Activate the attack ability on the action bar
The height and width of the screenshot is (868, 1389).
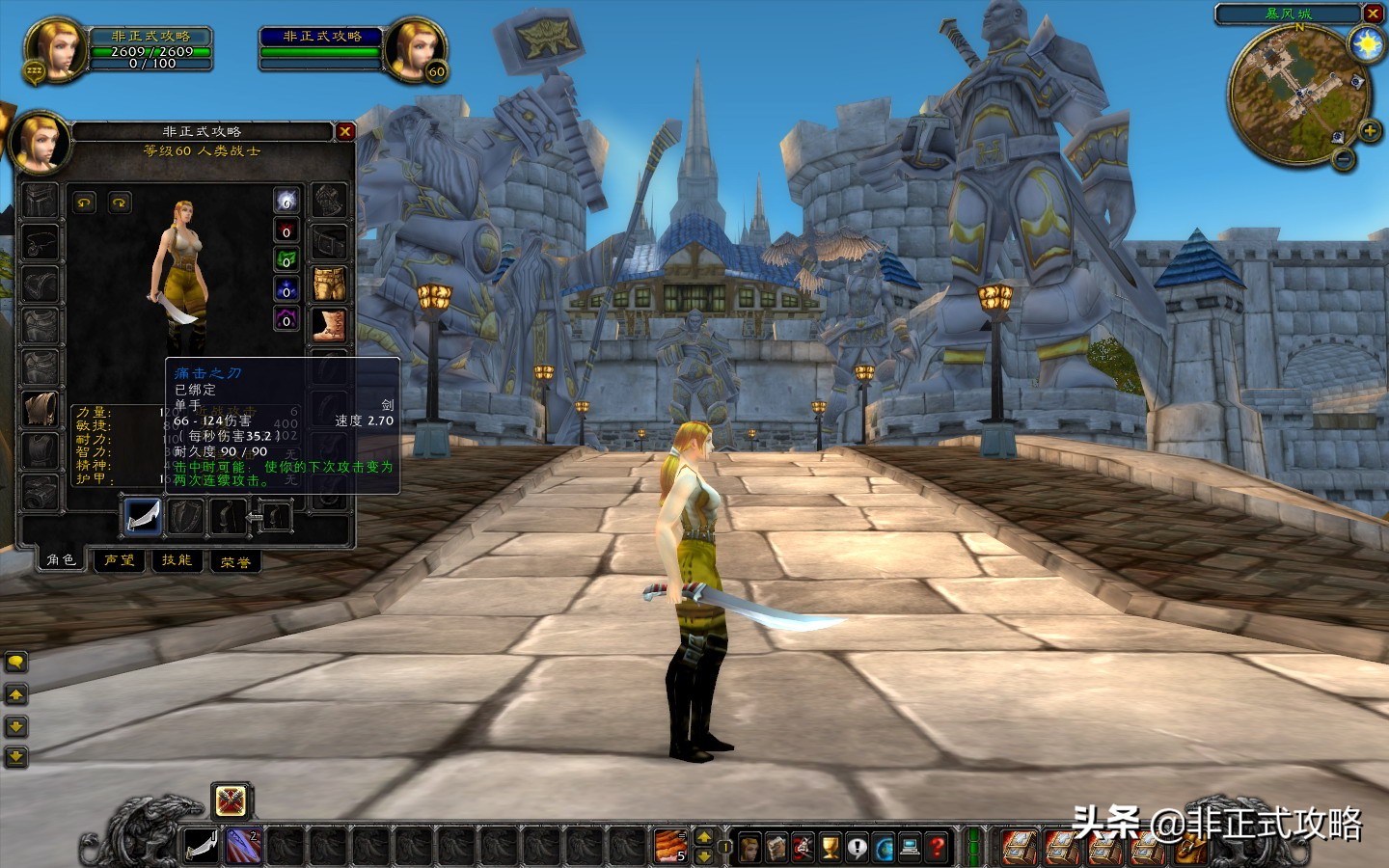pyautogui.click(x=201, y=847)
